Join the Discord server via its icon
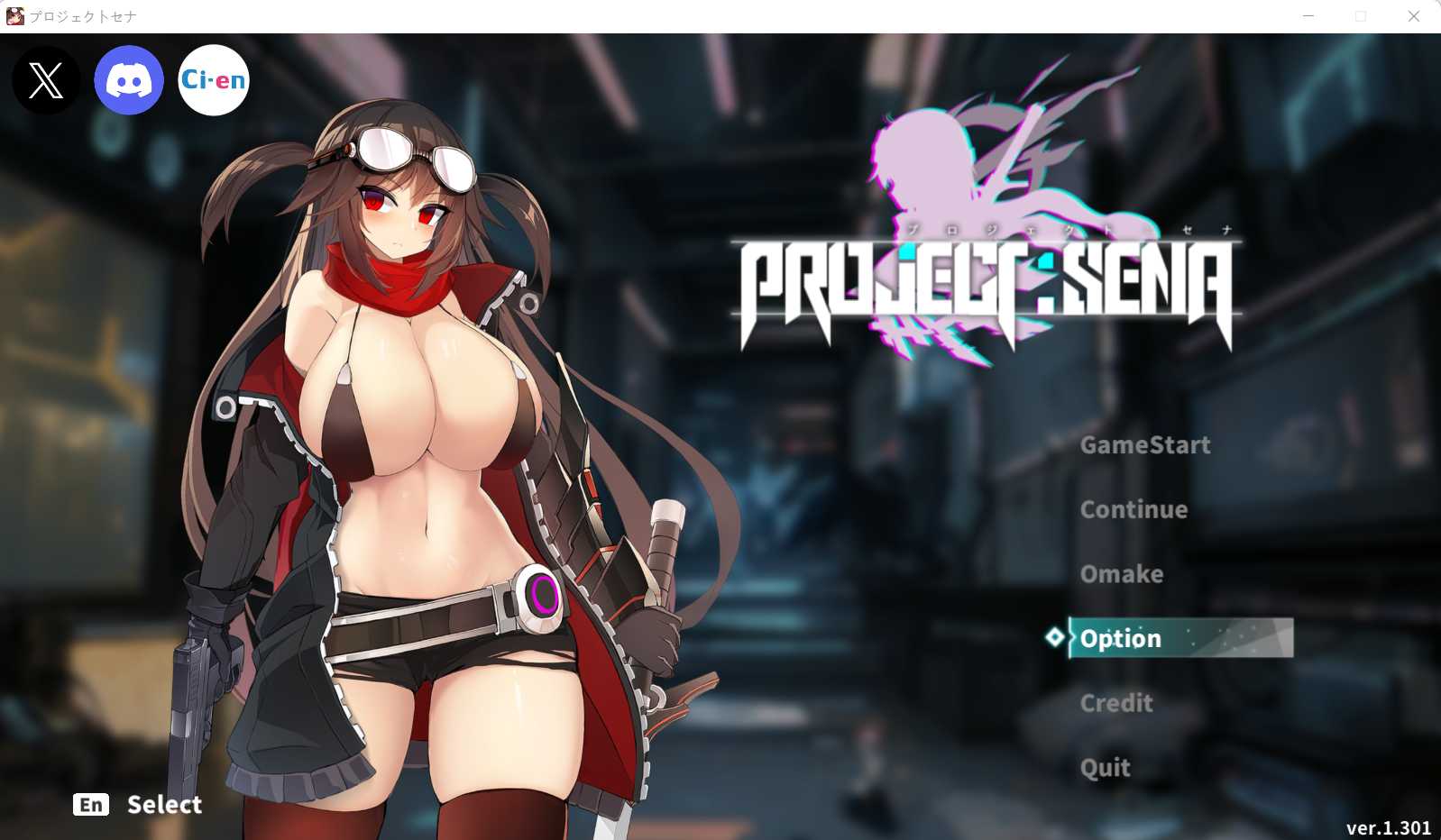1441x840 pixels. (x=129, y=80)
